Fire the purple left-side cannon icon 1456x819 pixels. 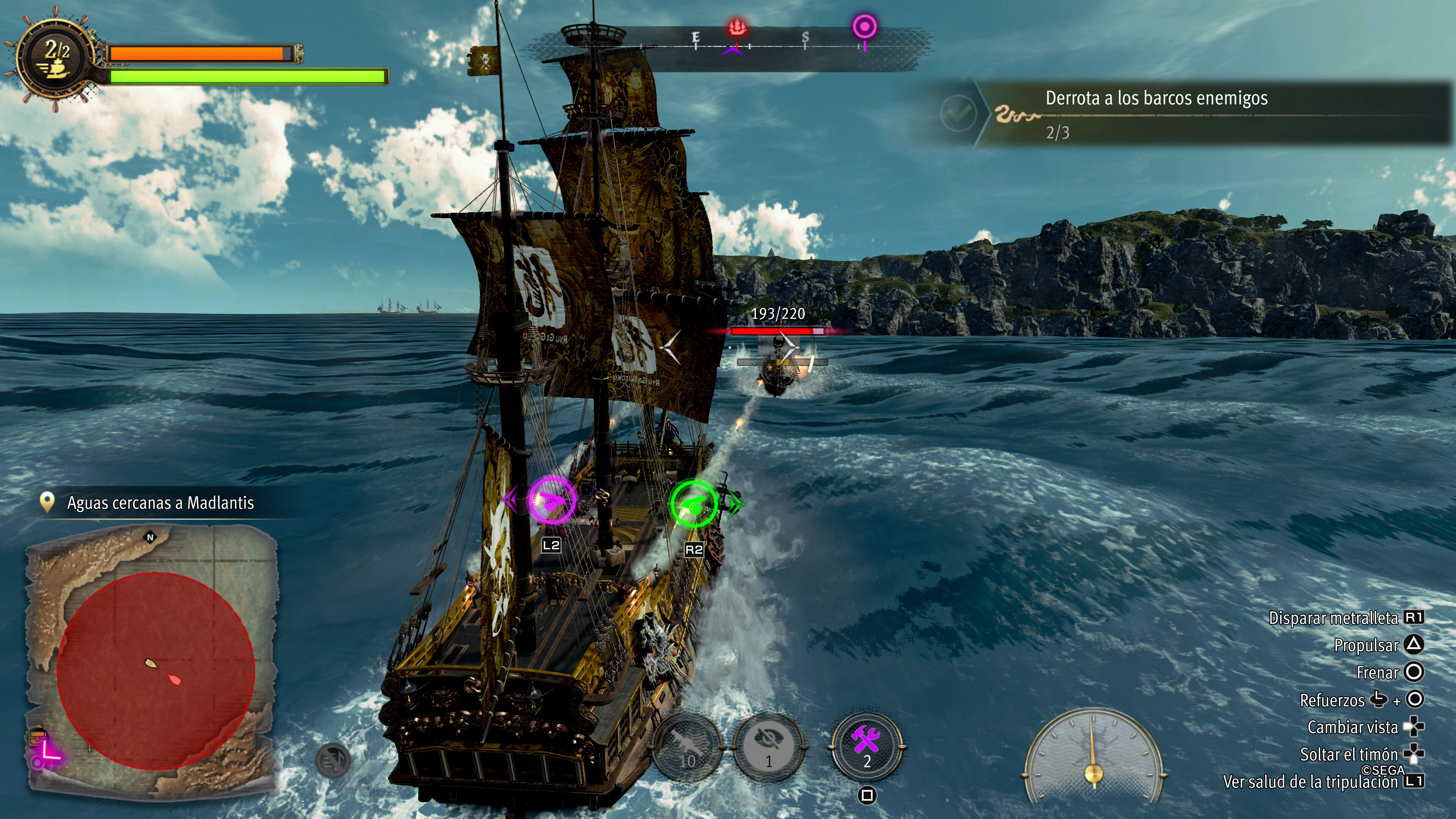click(551, 500)
